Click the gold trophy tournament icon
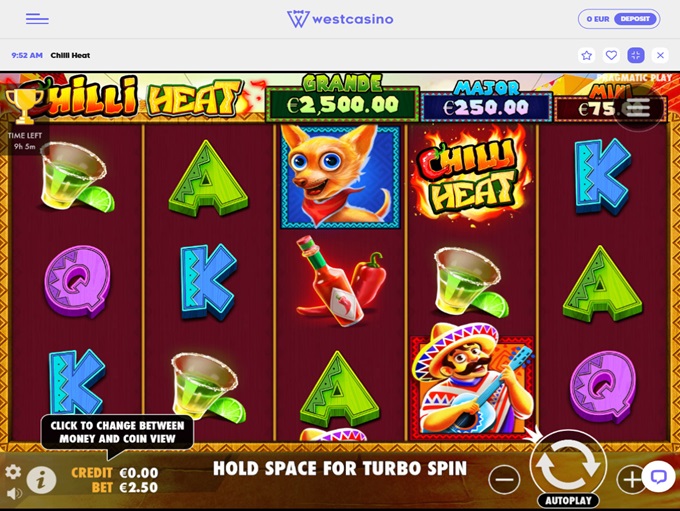This screenshot has height=511, width=680. [x=21, y=104]
